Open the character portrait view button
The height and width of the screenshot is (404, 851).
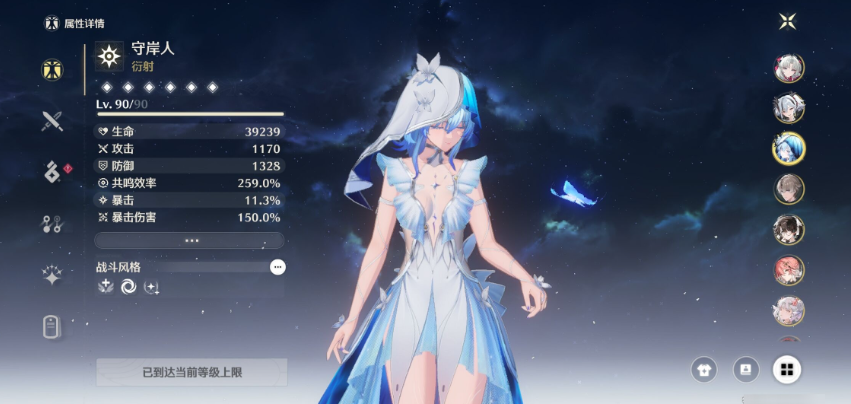click(746, 370)
